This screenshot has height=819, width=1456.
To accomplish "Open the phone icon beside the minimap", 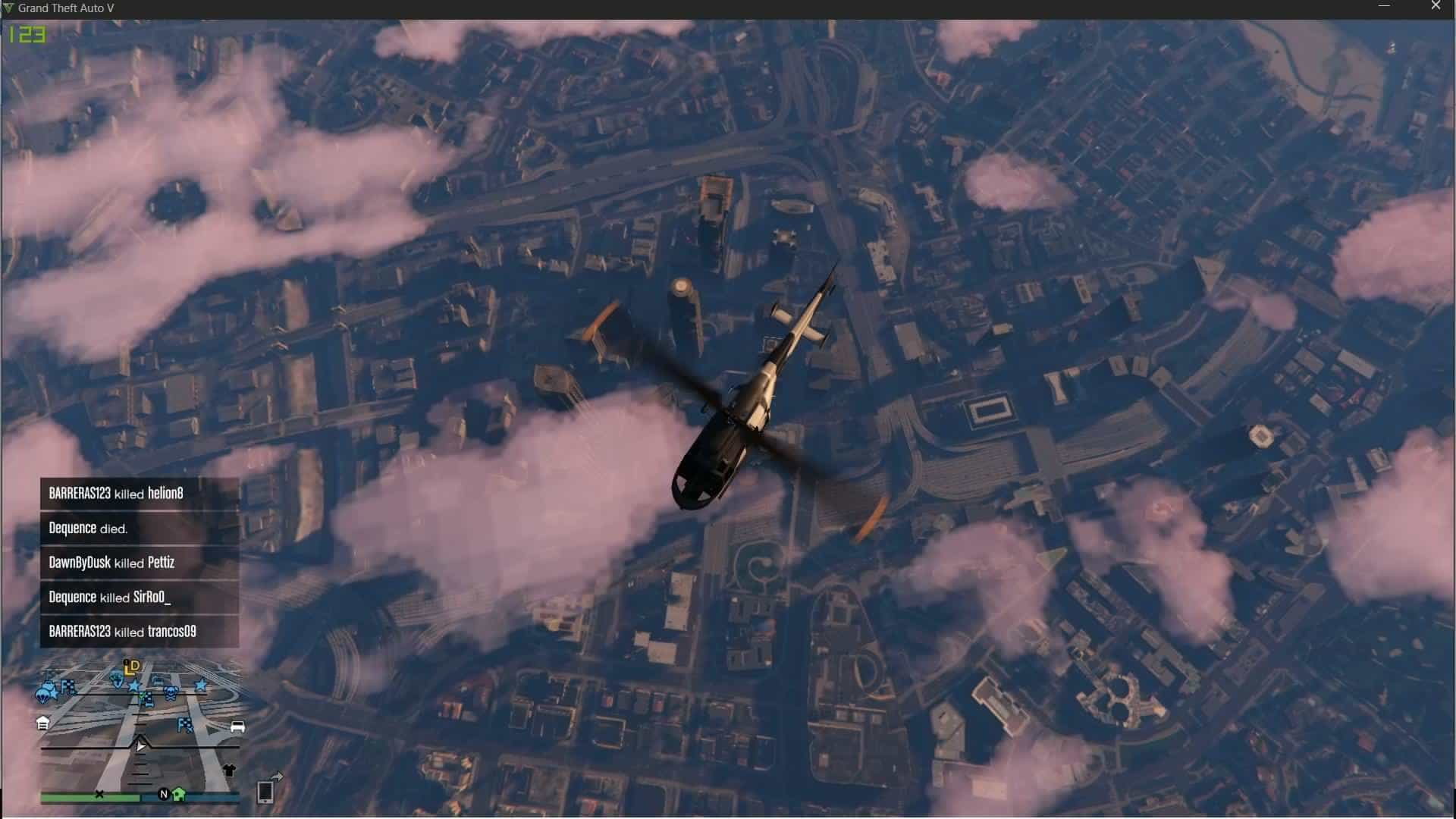I will [x=265, y=791].
